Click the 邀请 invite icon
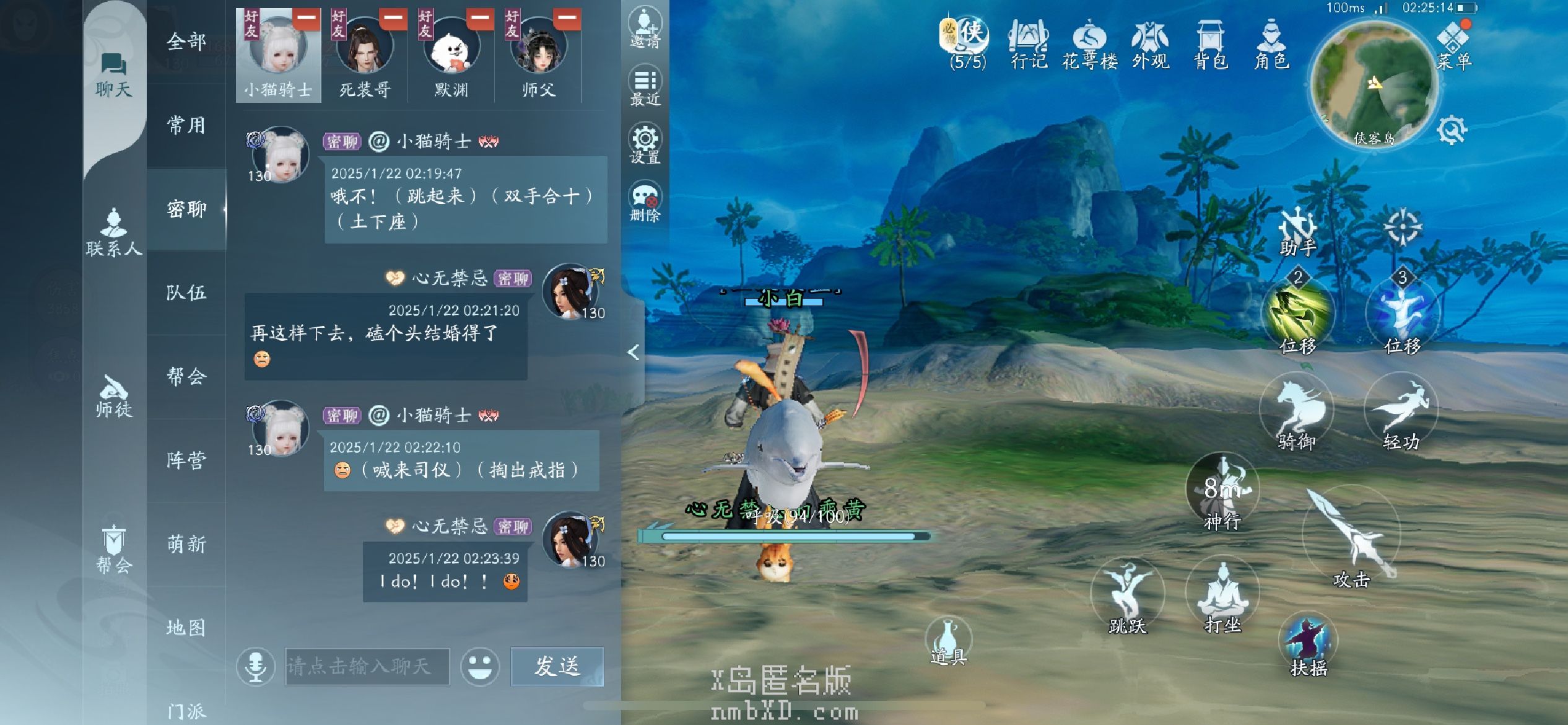 [x=645, y=28]
